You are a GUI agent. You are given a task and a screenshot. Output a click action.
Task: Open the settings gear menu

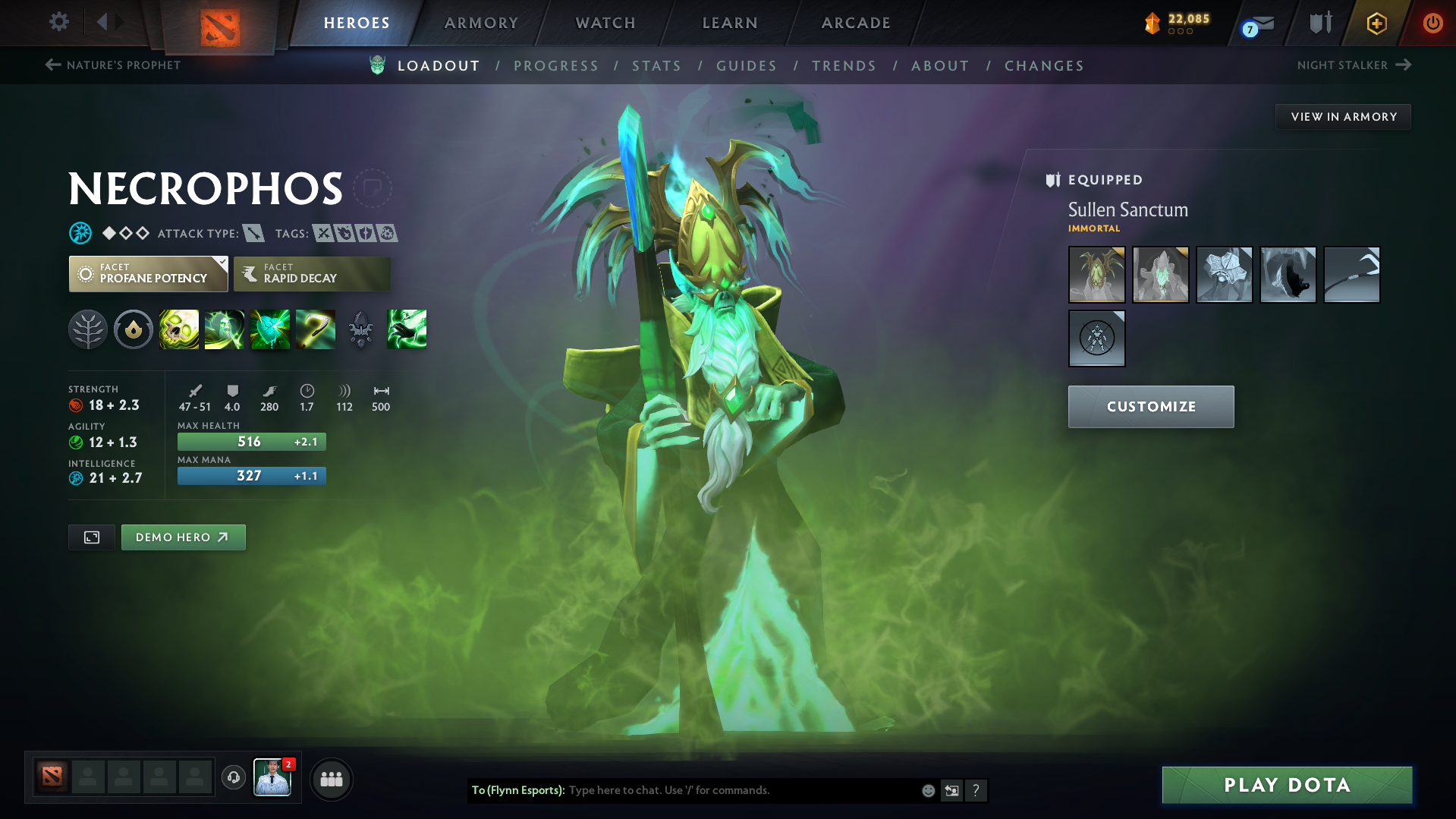click(x=58, y=23)
